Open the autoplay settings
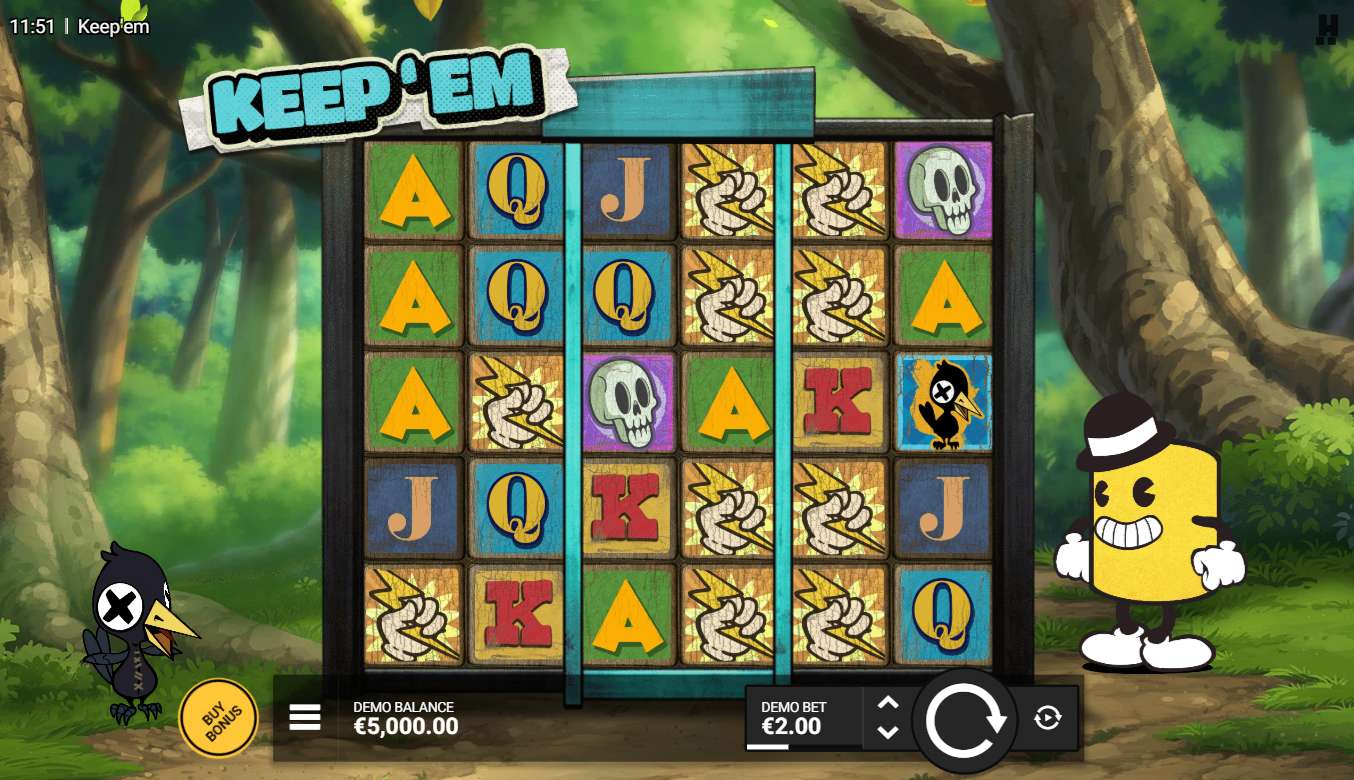Viewport: 1354px width, 780px height. coord(1047,718)
